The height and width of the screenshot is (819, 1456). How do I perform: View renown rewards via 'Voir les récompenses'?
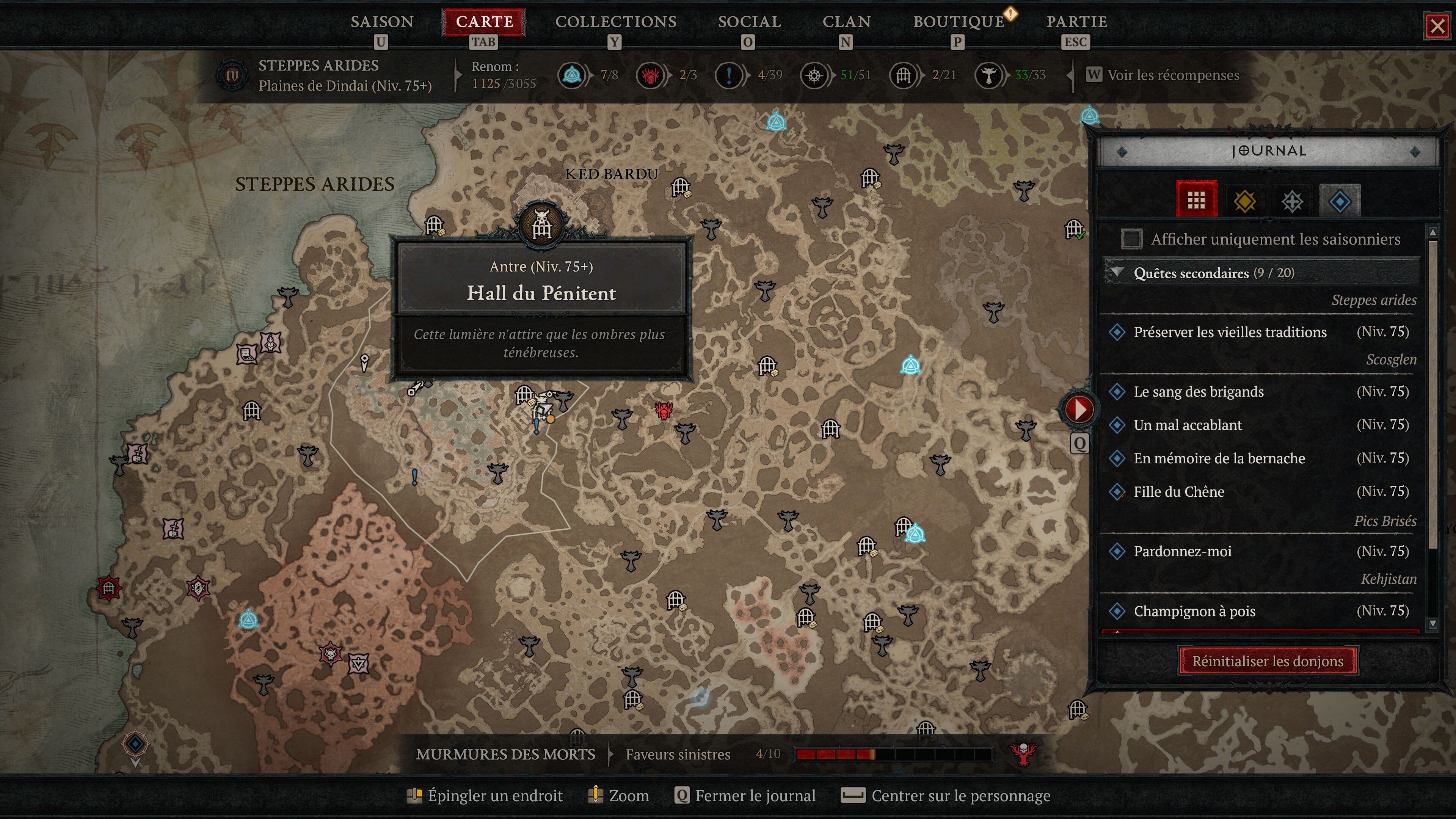(x=1173, y=75)
